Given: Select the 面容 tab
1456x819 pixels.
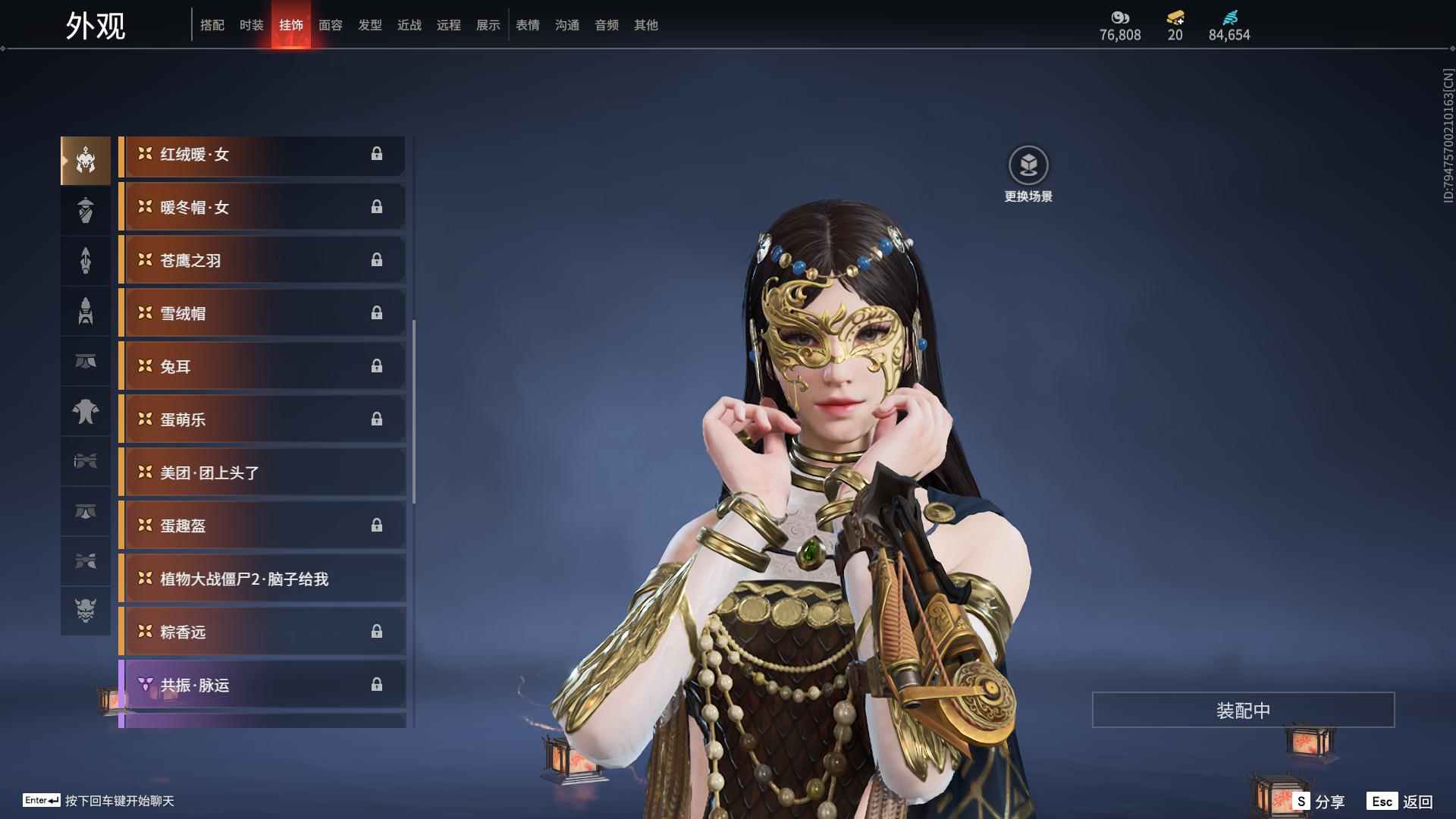Looking at the screenshot, I should (330, 25).
